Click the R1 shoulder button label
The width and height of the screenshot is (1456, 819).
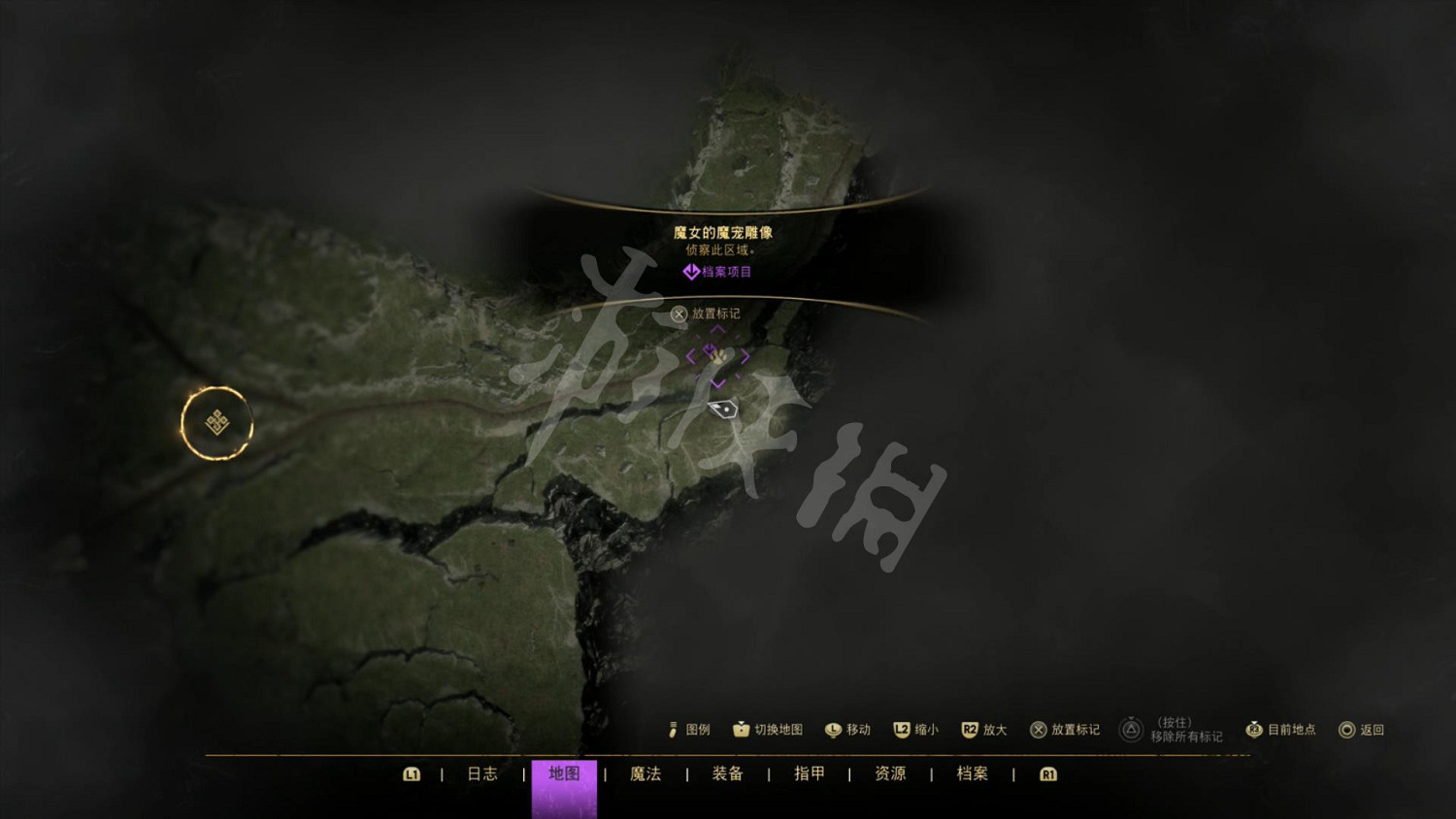pos(1047,774)
